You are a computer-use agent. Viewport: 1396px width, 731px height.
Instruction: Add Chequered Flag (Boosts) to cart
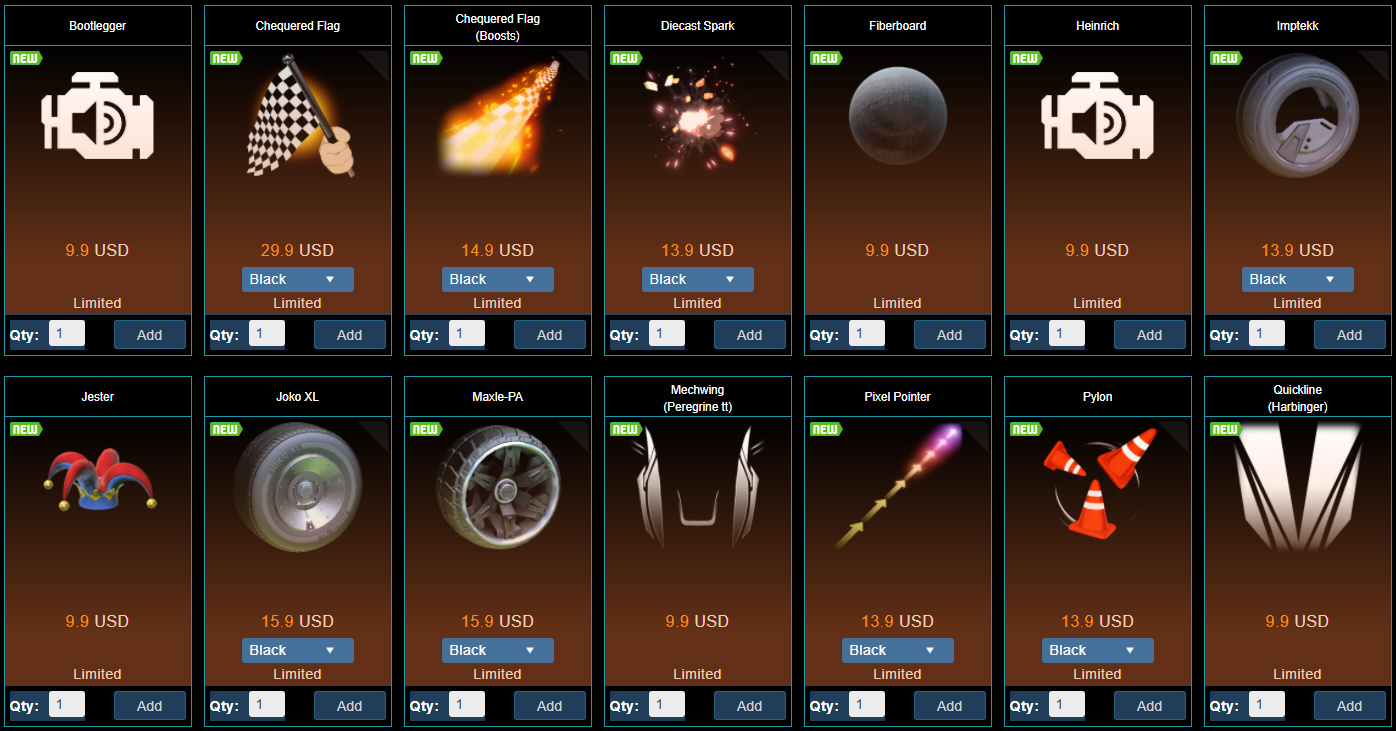coord(549,335)
